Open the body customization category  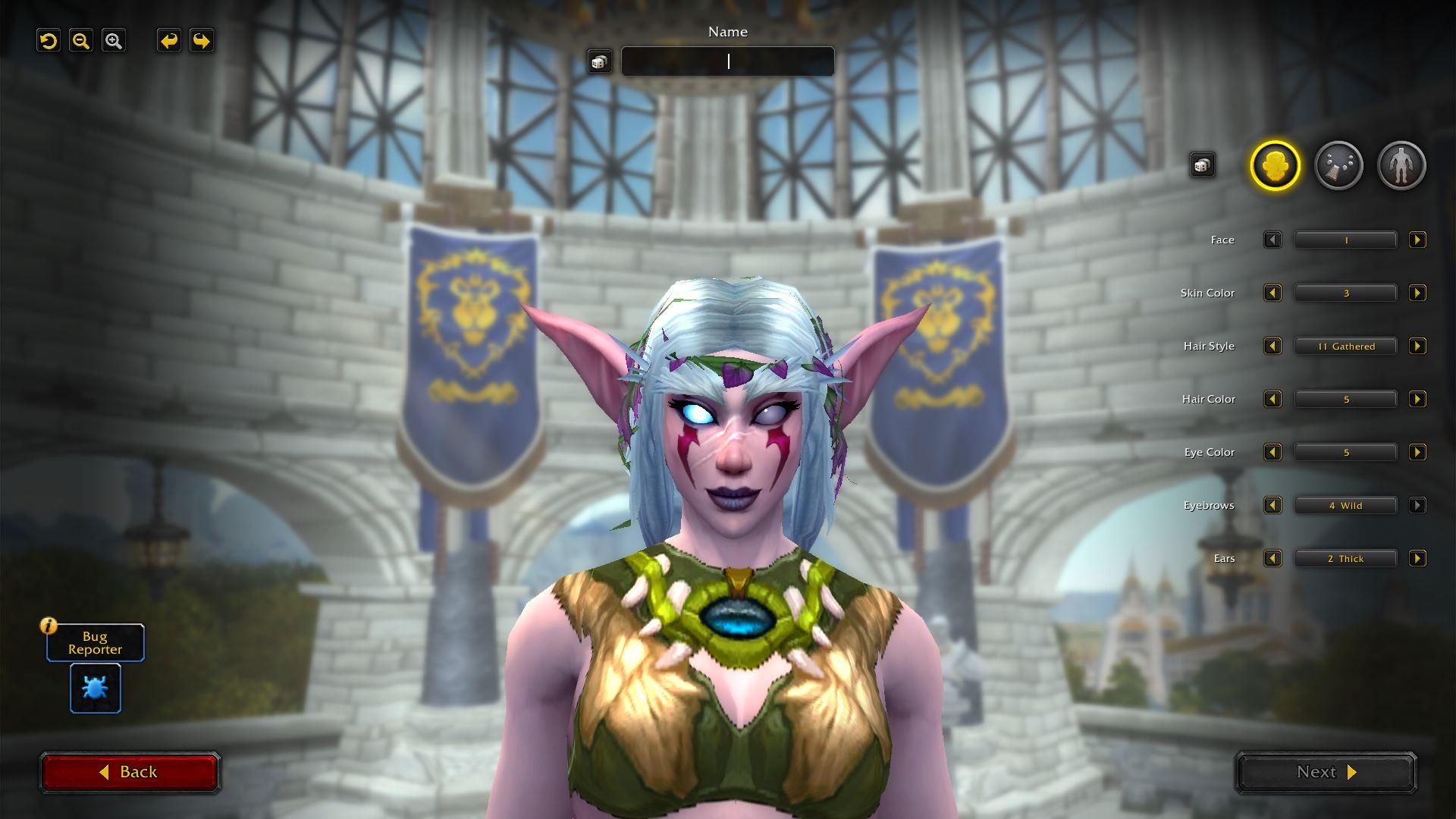click(1401, 165)
